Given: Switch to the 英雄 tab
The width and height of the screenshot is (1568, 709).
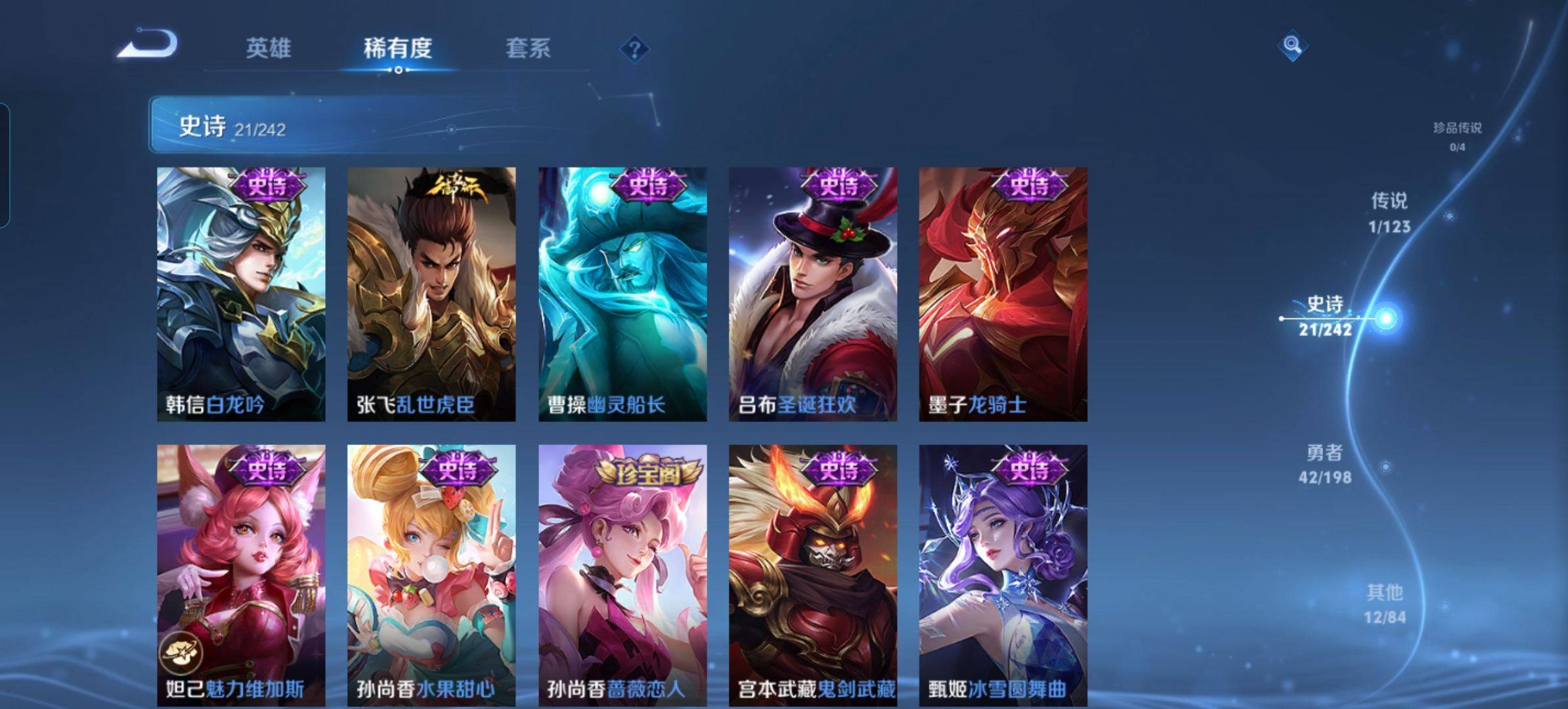Looking at the screenshot, I should (x=268, y=48).
